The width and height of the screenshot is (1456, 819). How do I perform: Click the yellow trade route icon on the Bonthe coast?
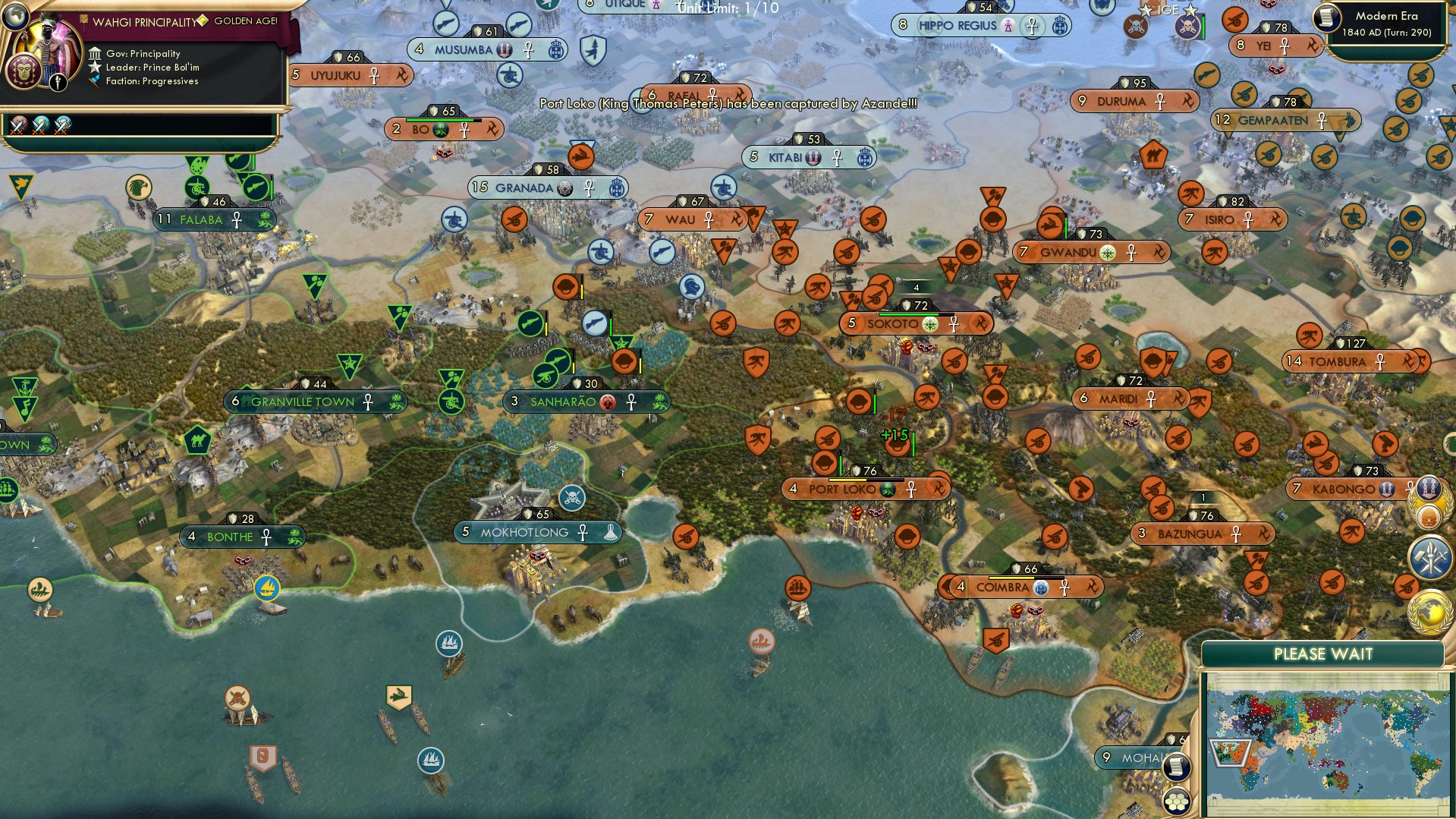(268, 587)
